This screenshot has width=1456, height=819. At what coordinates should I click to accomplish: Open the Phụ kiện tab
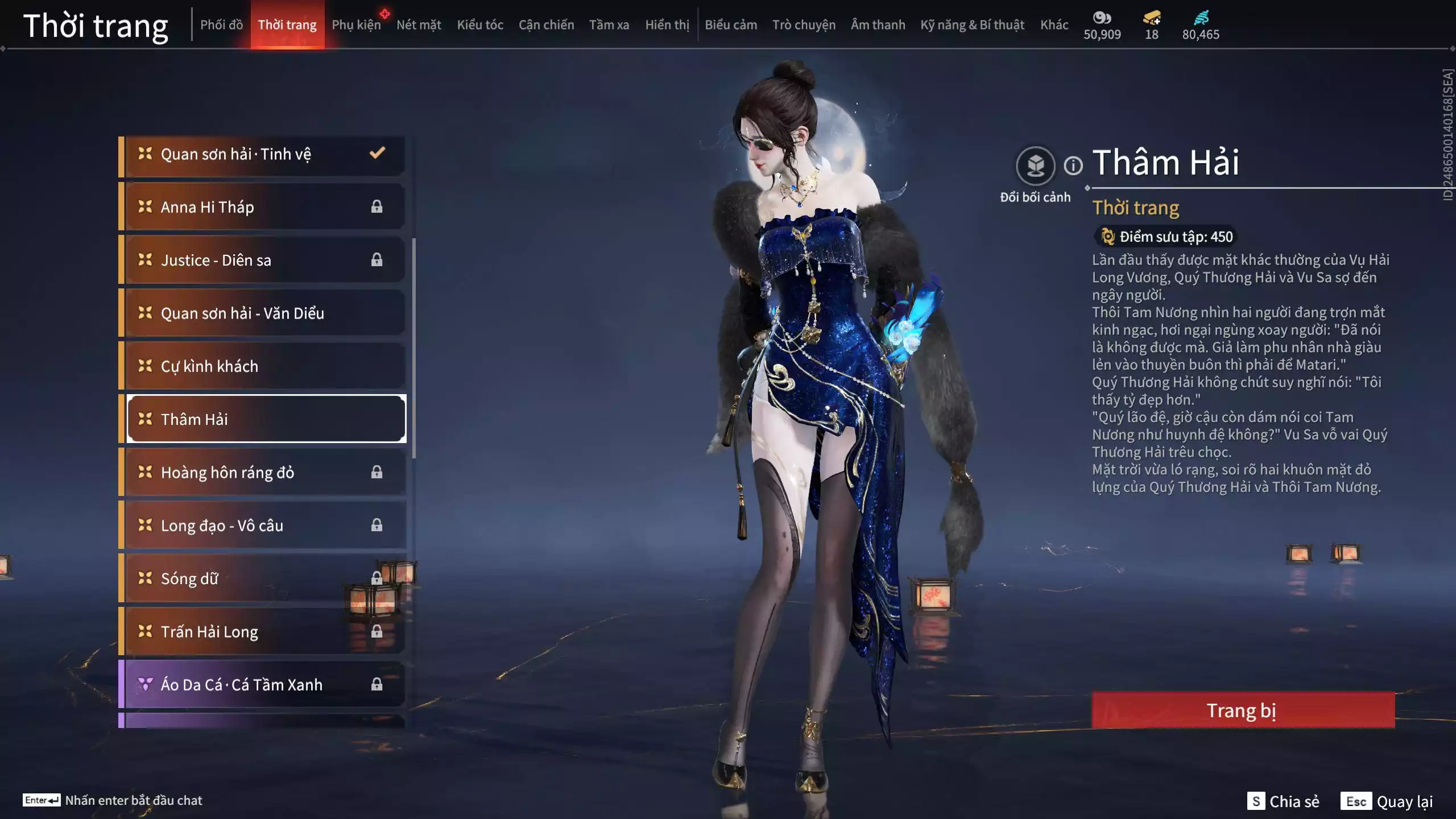[356, 25]
